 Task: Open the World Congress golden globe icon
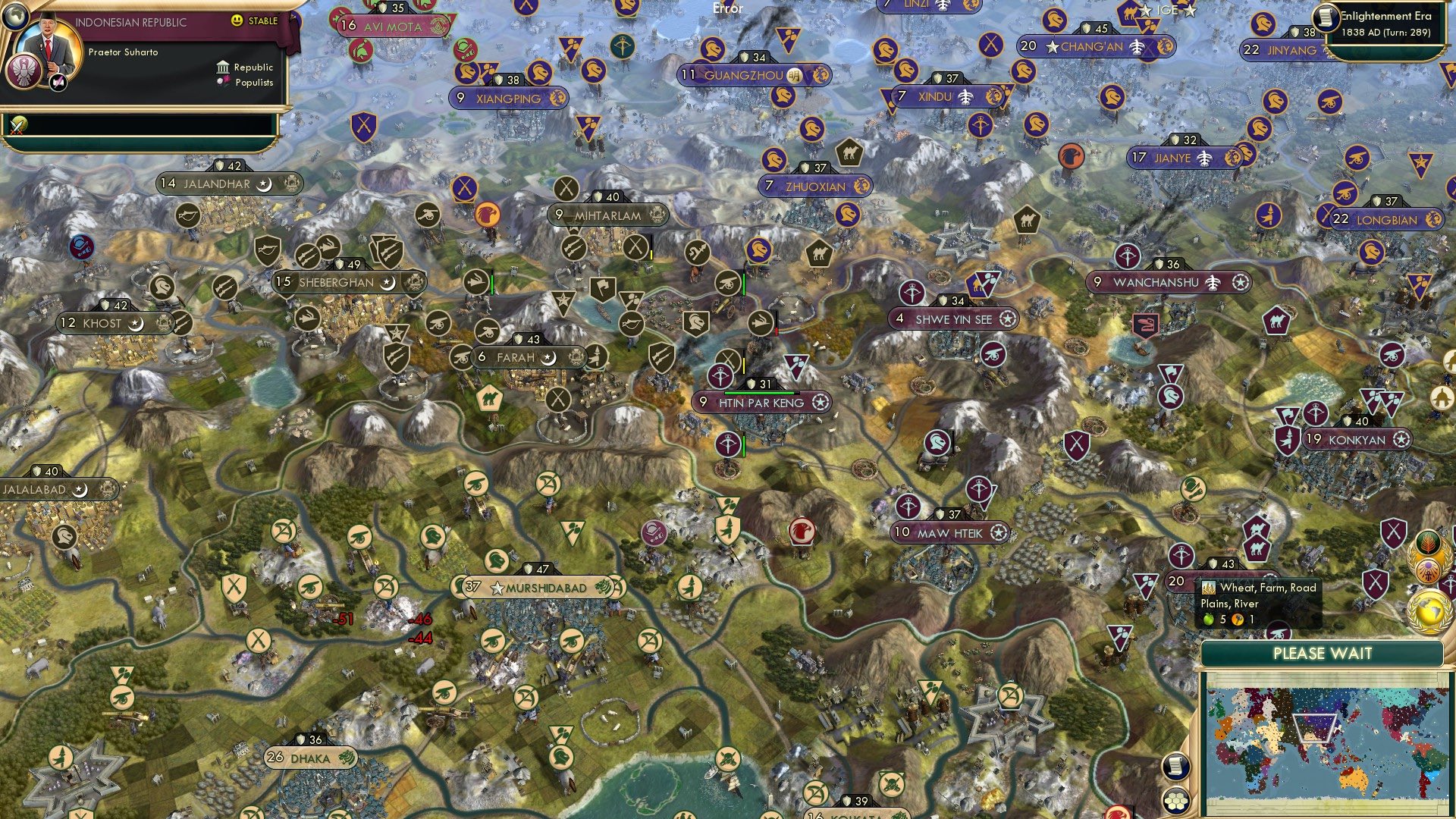[1428, 611]
